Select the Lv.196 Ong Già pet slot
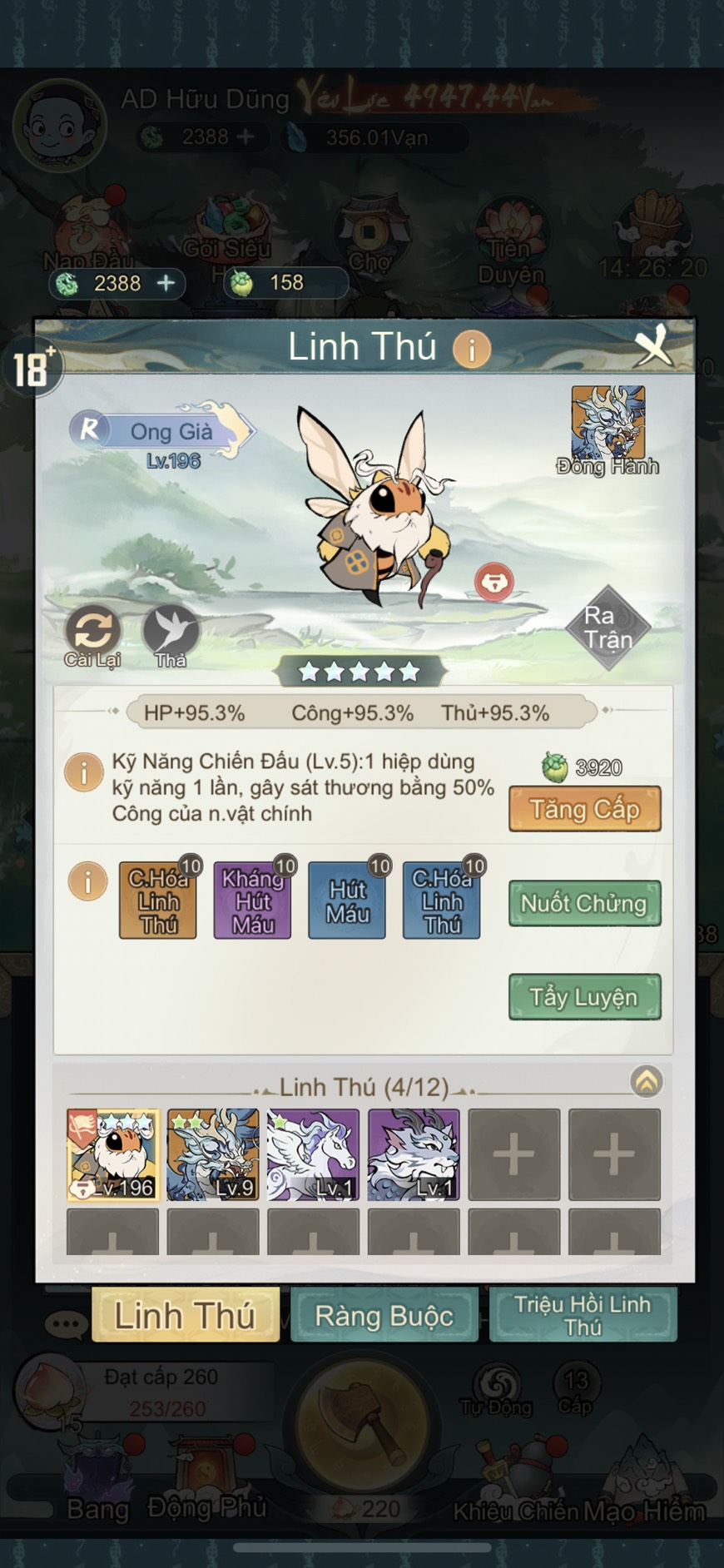 coord(112,1154)
